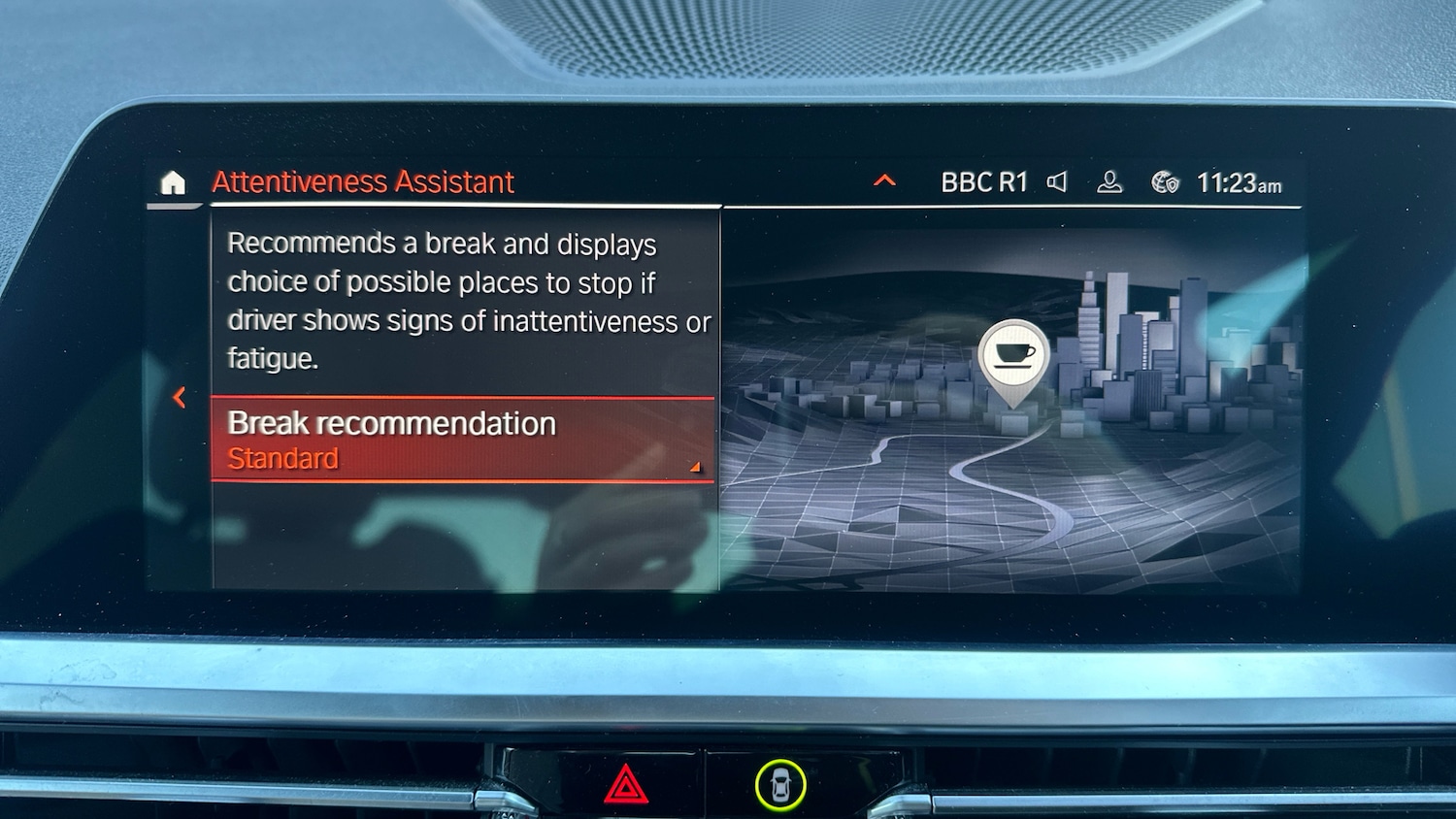
Task: Open the Break recommendation setting
Action: point(463,440)
